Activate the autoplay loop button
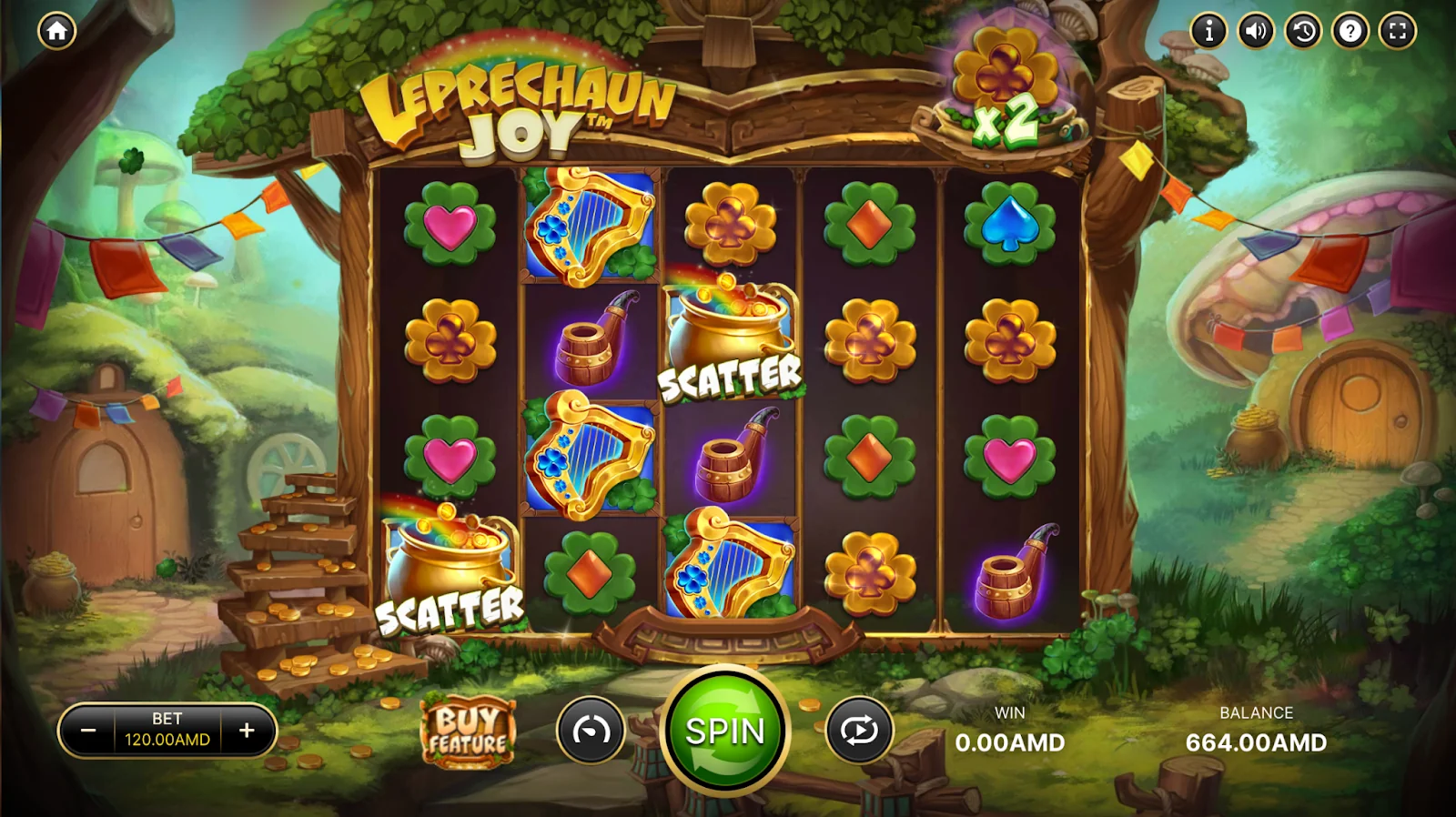Viewport: 1456px width, 817px height. pyautogui.click(x=859, y=731)
